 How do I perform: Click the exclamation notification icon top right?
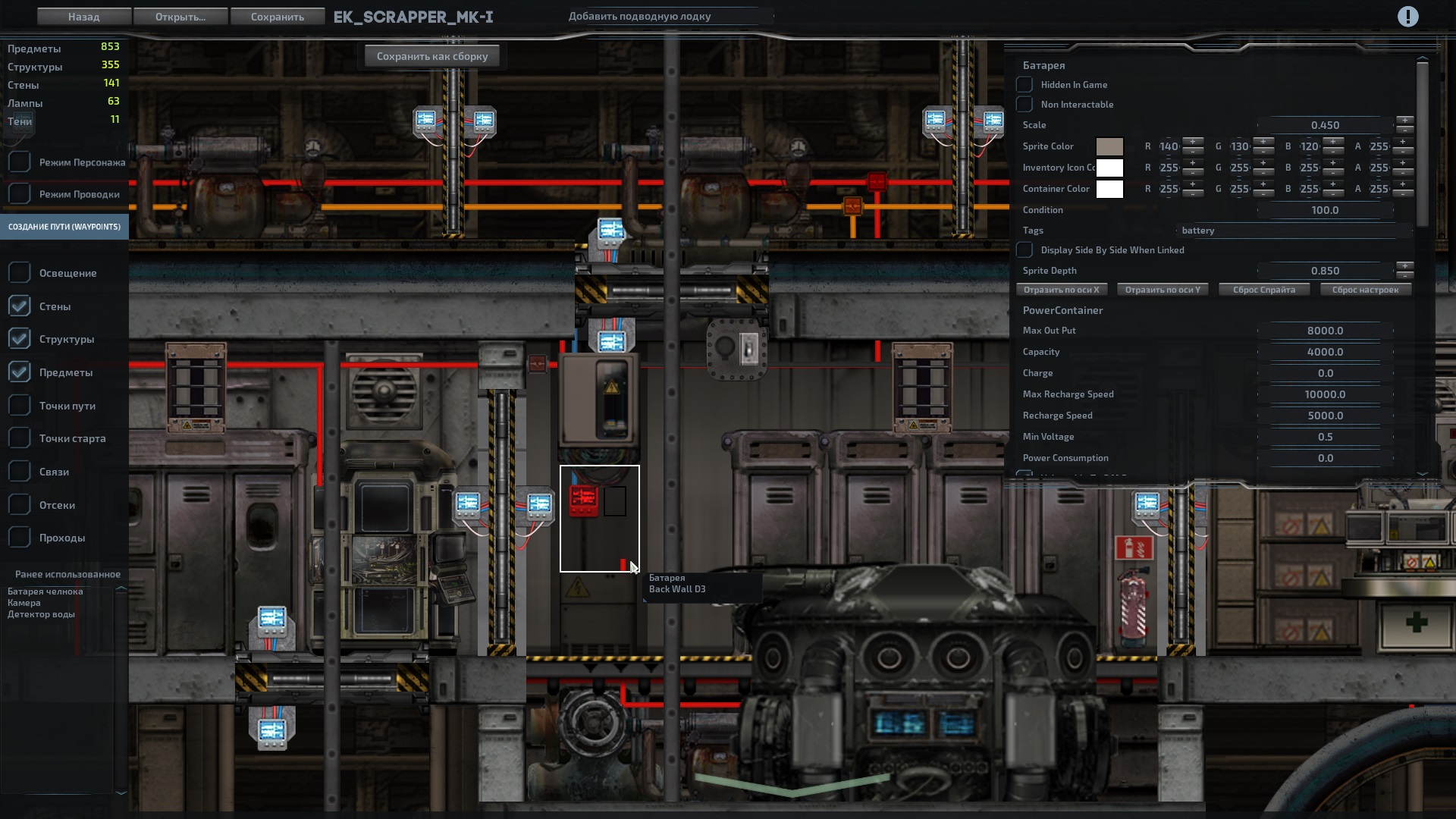pyautogui.click(x=1409, y=16)
